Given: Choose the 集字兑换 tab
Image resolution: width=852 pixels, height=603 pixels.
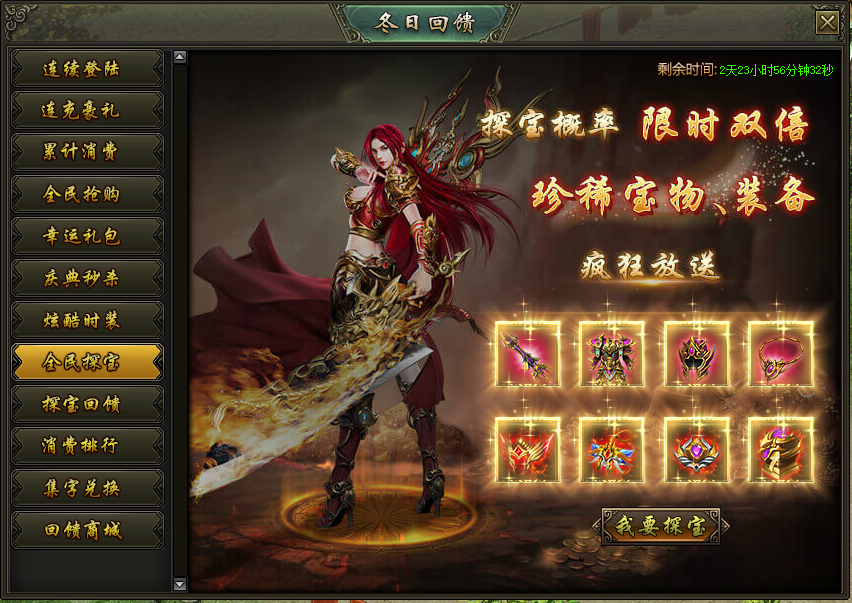Looking at the screenshot, I should [x=87, y=488].
